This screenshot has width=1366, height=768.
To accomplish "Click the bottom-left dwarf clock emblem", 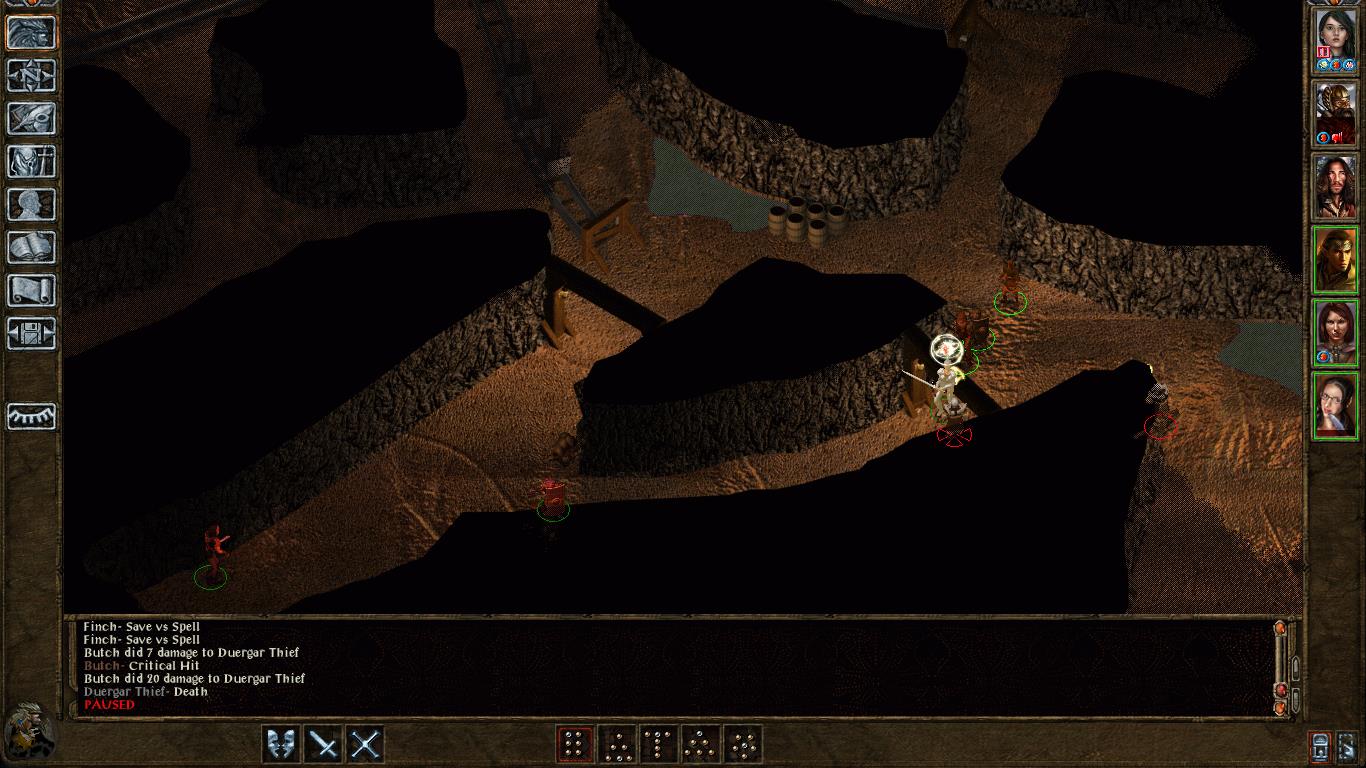I will coord(27,732).
